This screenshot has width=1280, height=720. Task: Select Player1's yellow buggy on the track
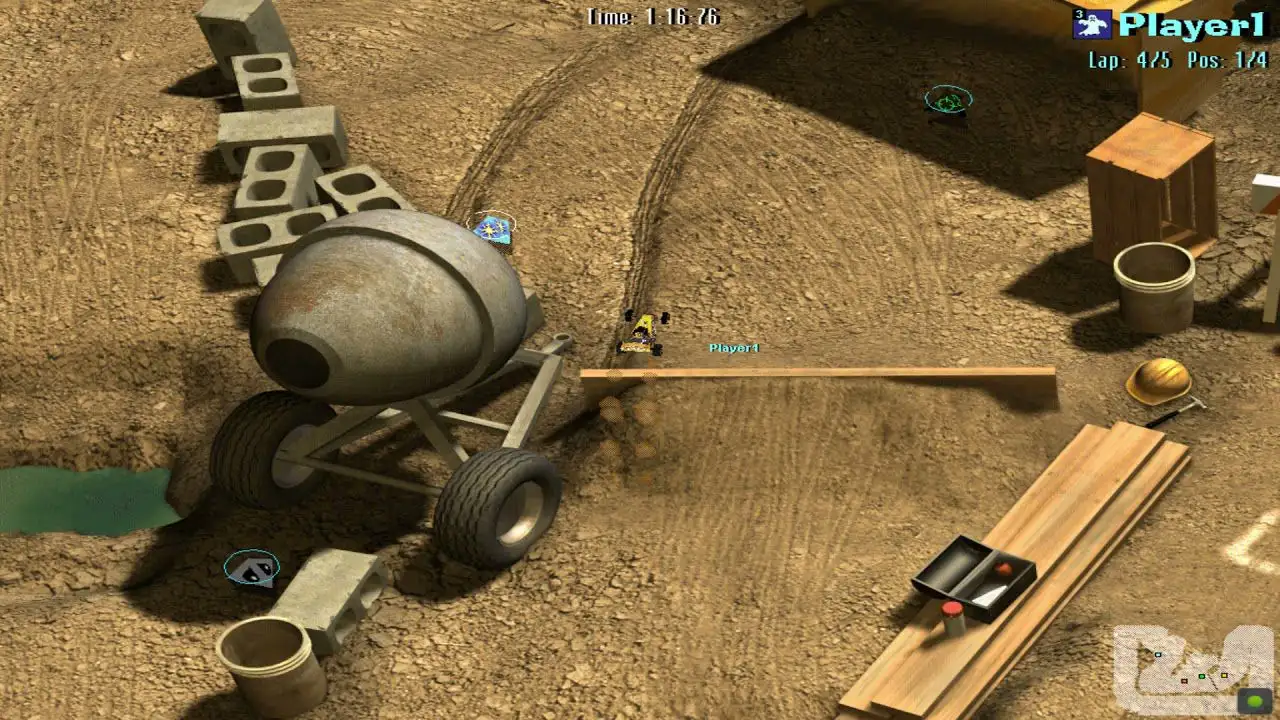tap(642, 334)
